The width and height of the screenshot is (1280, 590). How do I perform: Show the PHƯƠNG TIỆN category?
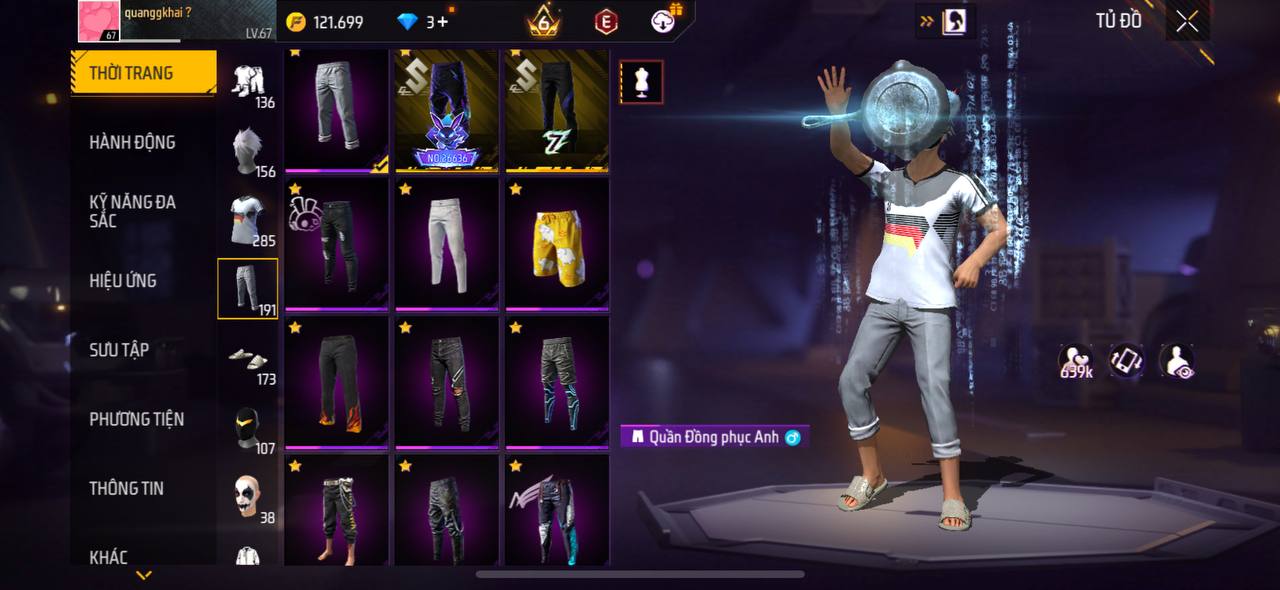coord(137,419)
